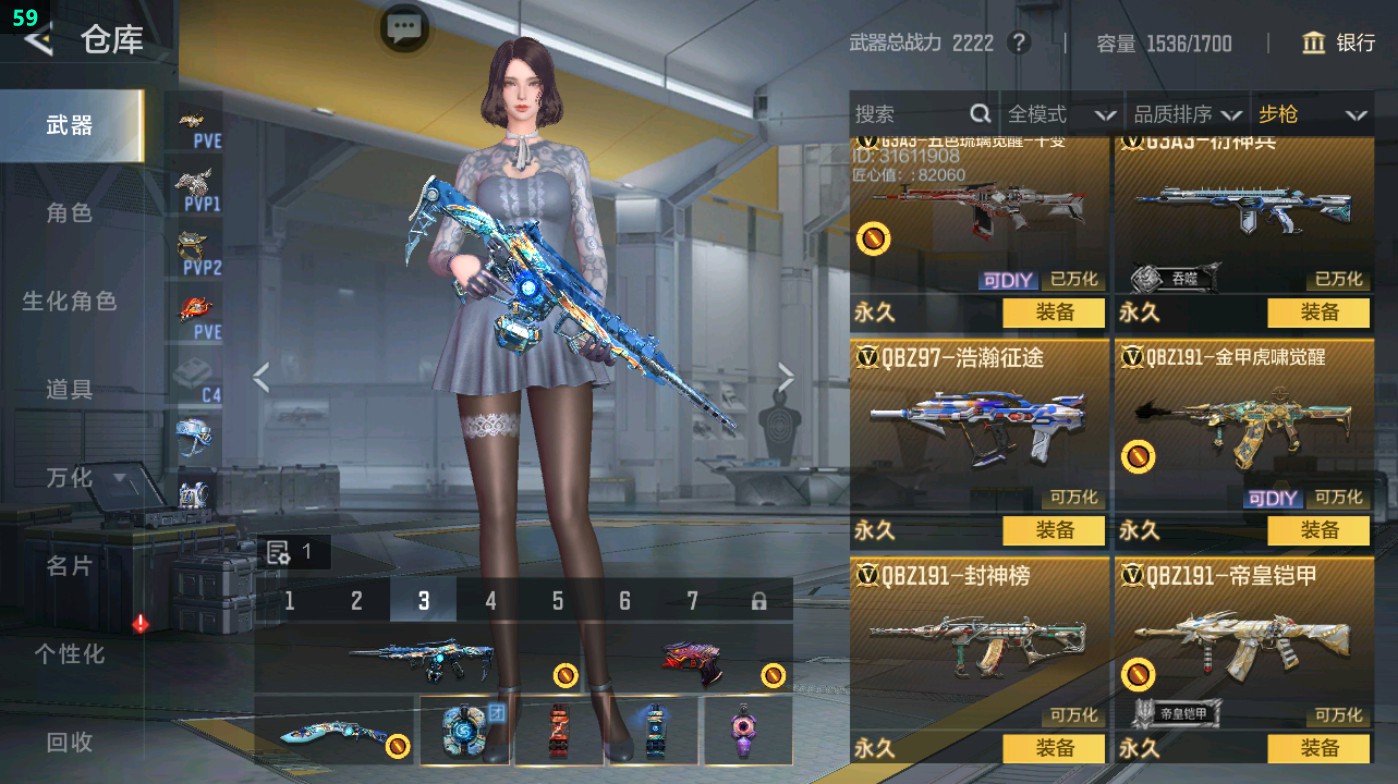Open the 品质排序 sorting dropdown
The height and width of the screenshot is (784, 1398).
pyautogui.click(x=1188, y=115)
